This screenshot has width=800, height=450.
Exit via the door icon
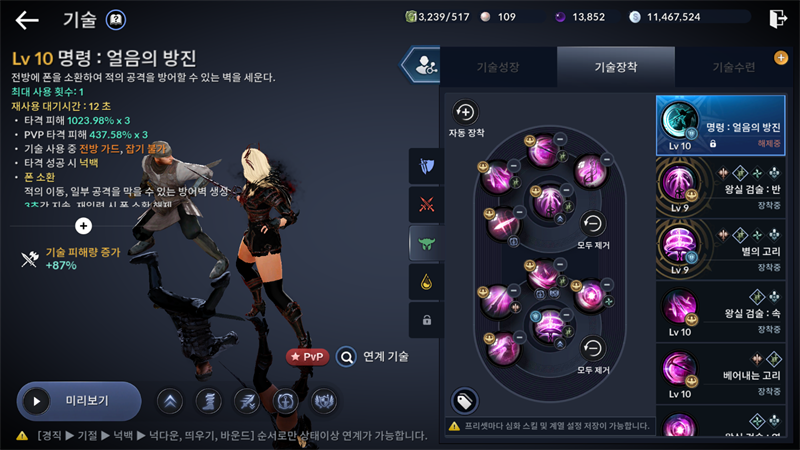click(779, 18)
